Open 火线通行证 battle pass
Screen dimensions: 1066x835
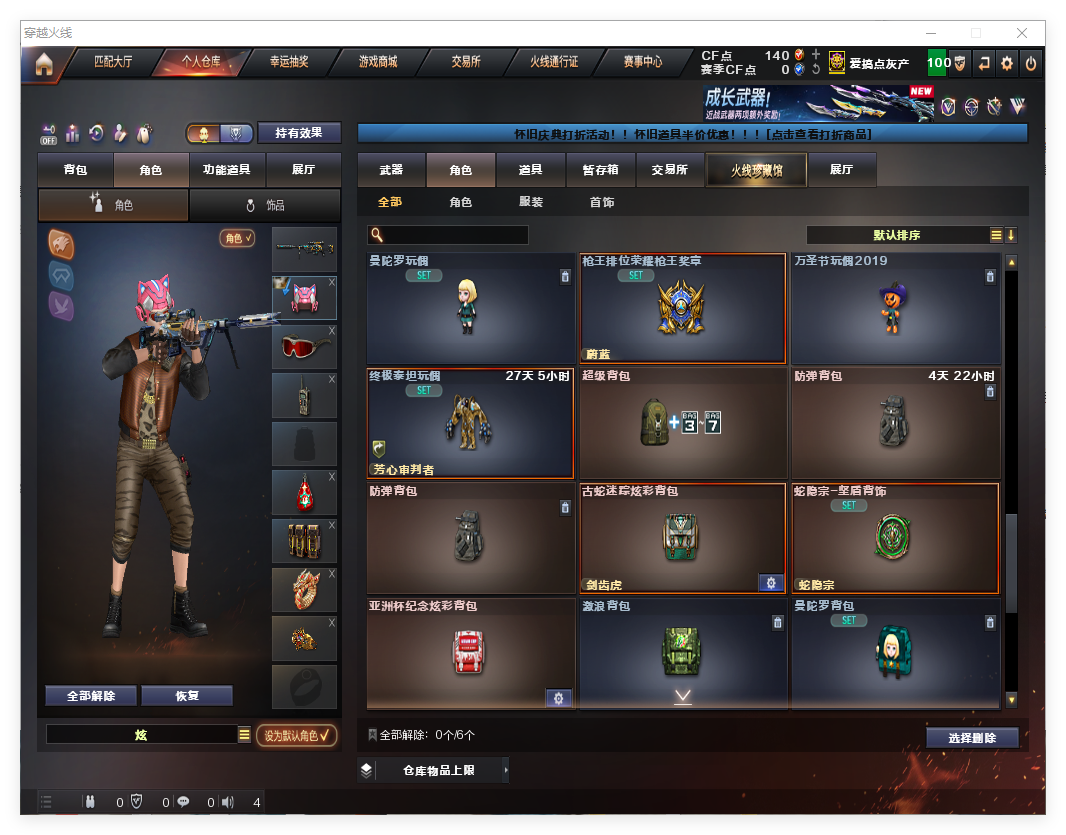(x=554, y=62)
